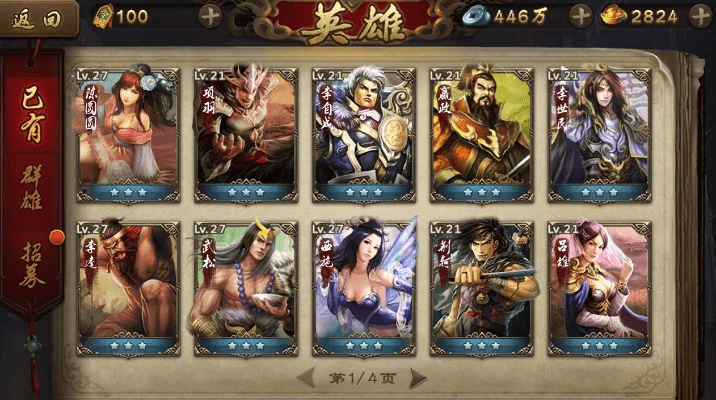Open the 李自成 hero card
This screenshot has width=716, height=400.
363,135
